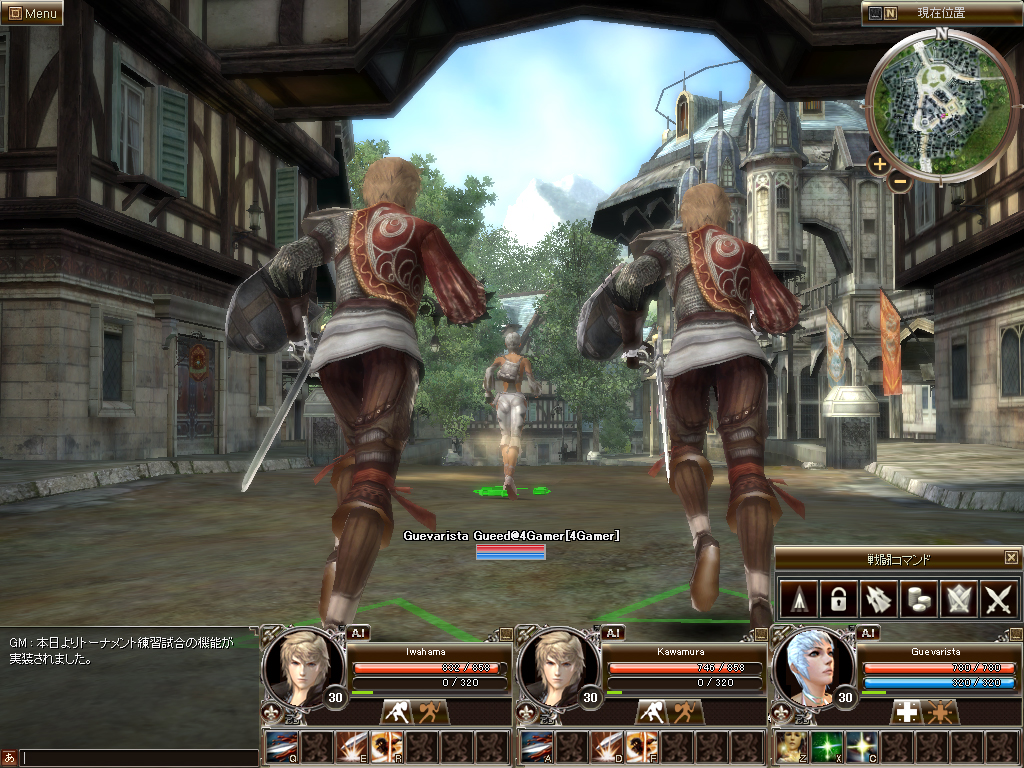
Task: Choose the shield with swords battle command
Action: (959, 599)
